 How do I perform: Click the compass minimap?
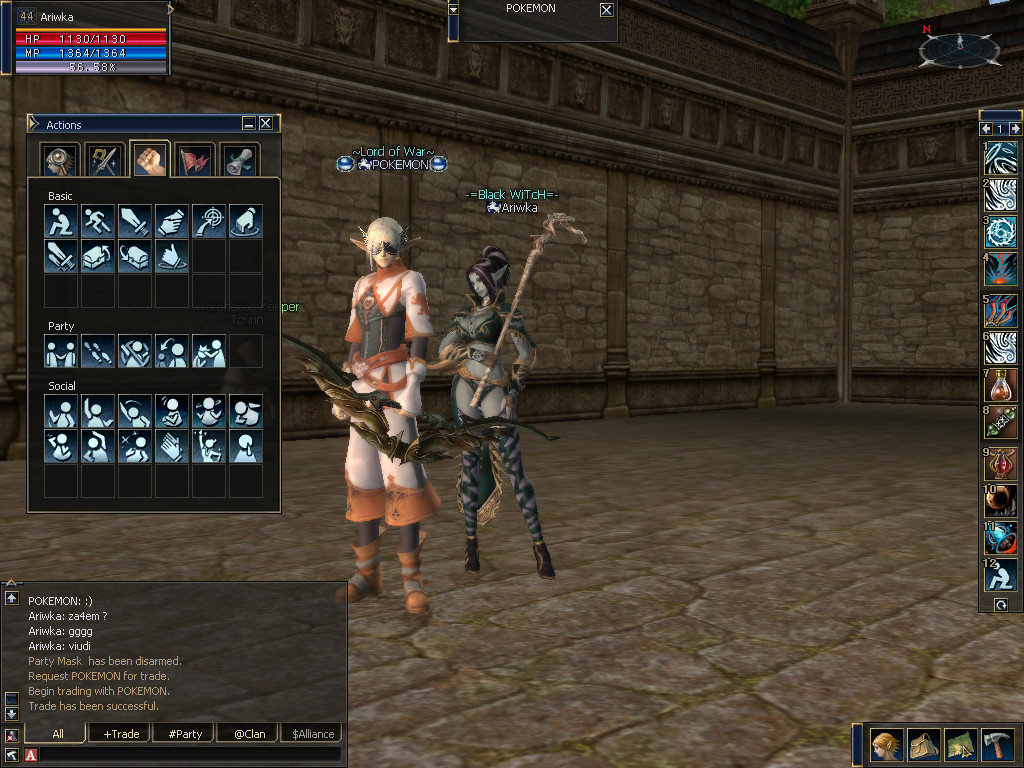959,48
